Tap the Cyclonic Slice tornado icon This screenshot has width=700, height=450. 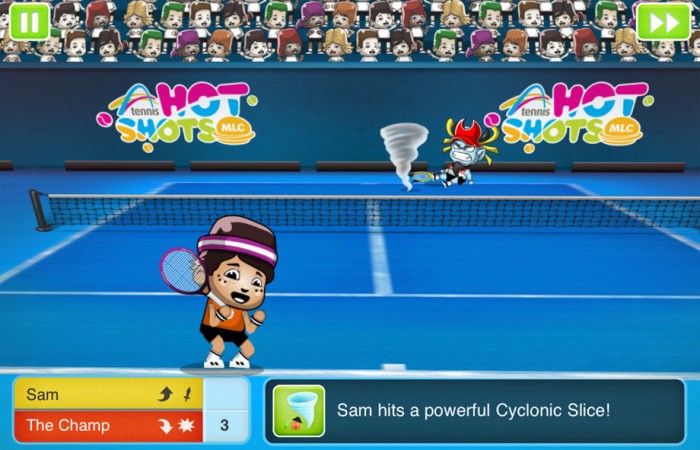[x=299, y=410]
